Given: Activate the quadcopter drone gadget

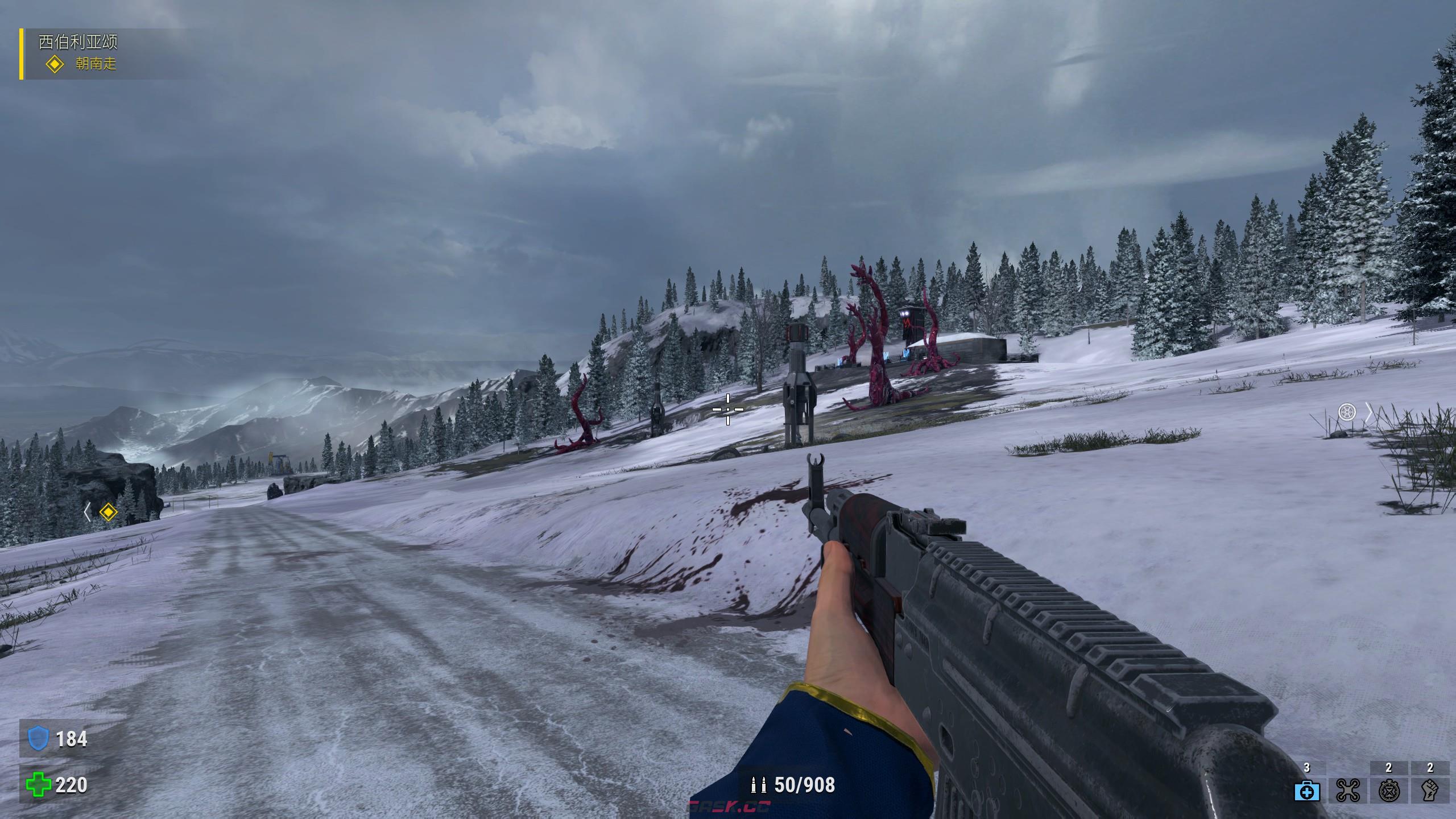Looking at the screenshot, I should click(x=1347, y=791).
